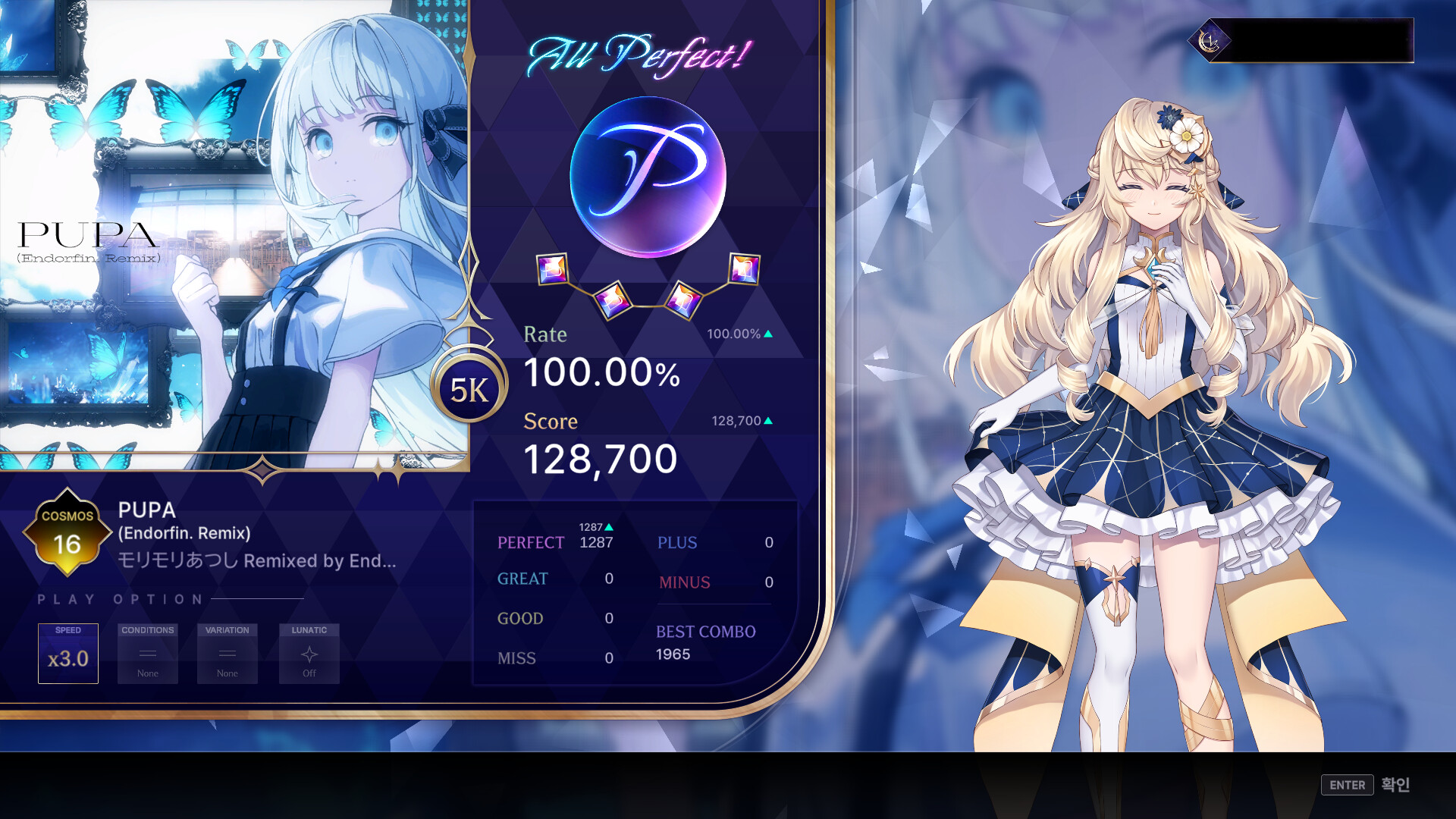Click the Lunatic star icon

pos(309,652)
